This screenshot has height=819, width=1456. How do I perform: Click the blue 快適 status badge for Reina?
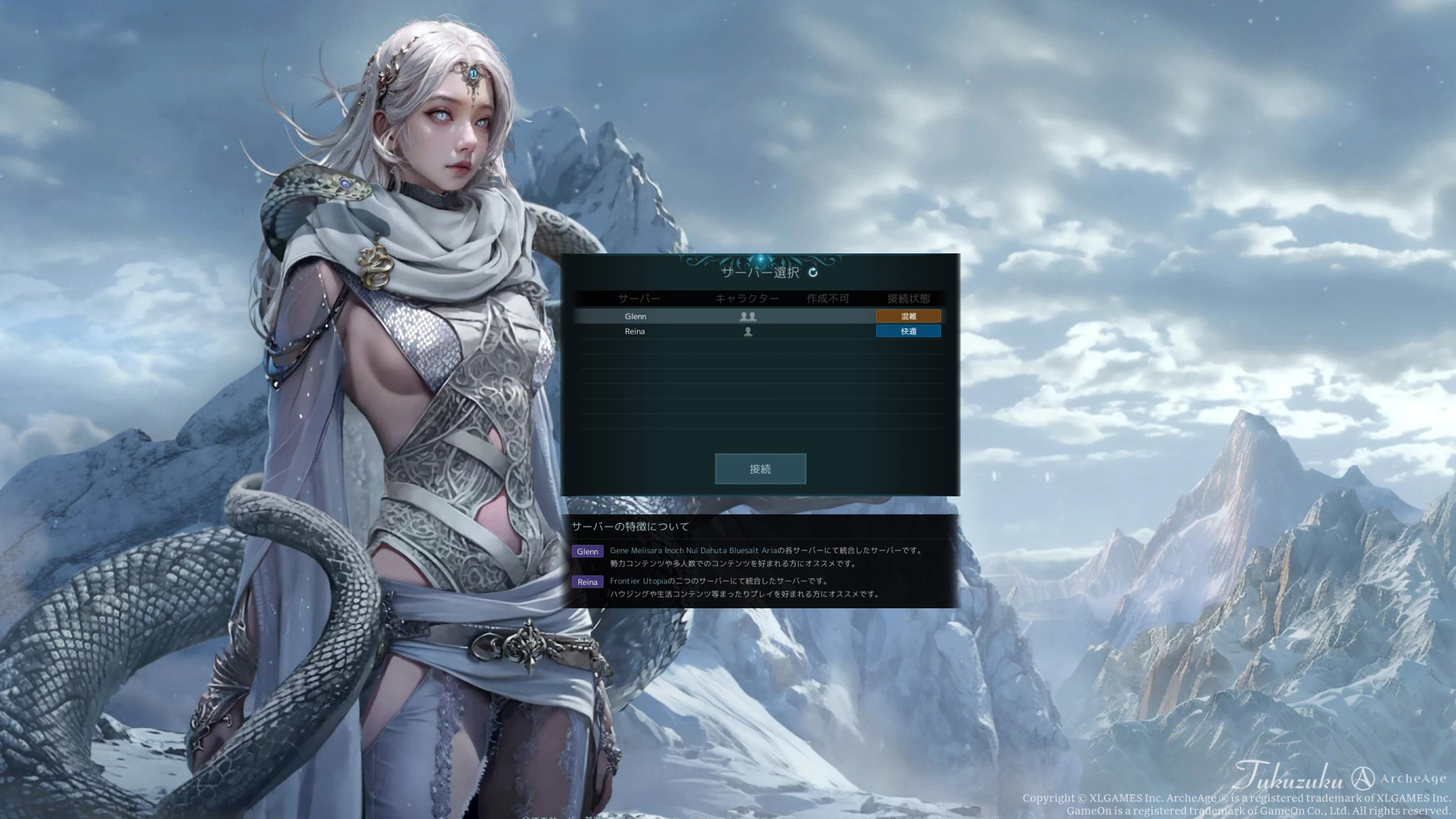(908, 331)
